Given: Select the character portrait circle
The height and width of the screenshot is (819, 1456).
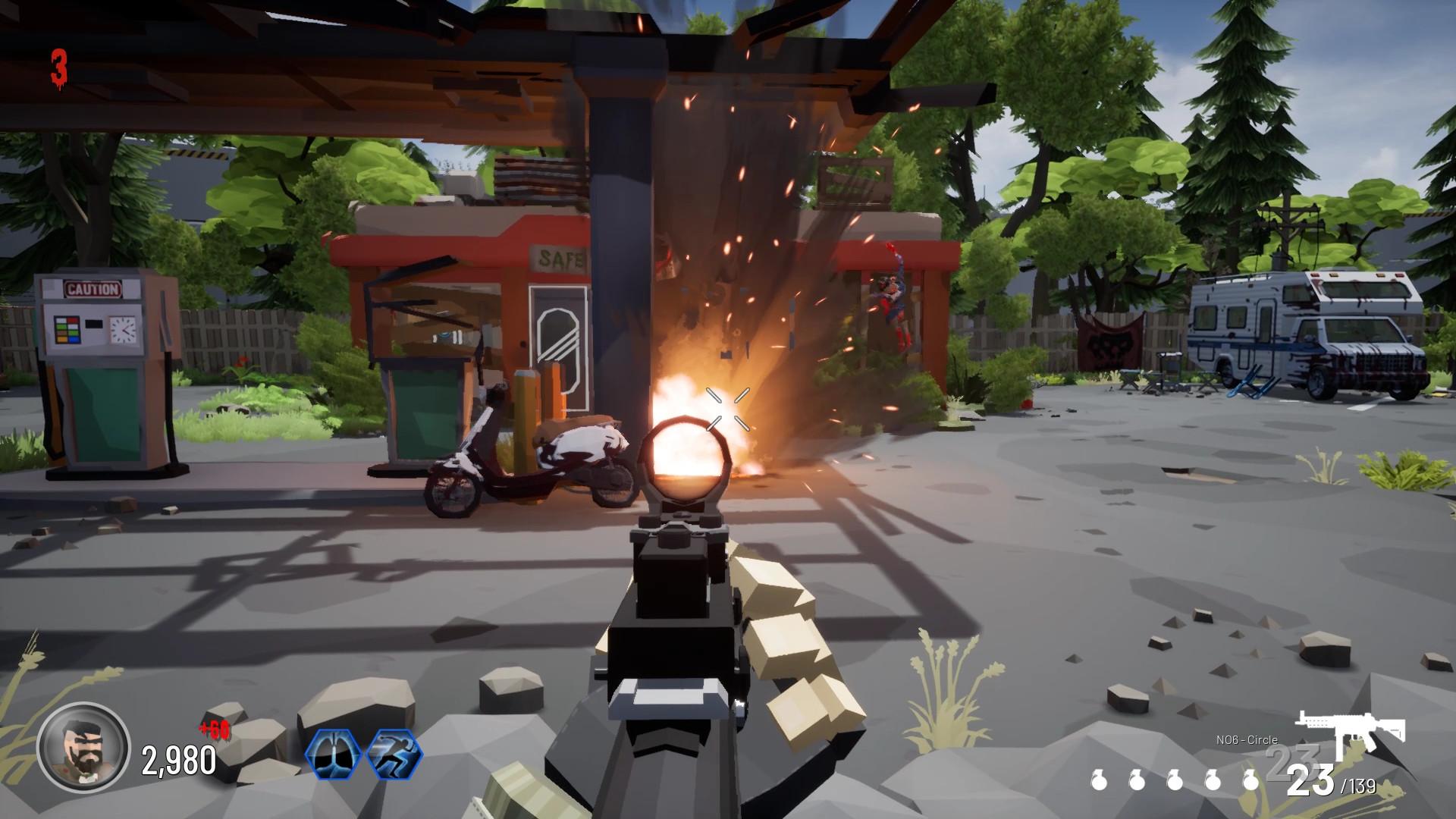Looking at the screenshot, I should tap(83, 749).
